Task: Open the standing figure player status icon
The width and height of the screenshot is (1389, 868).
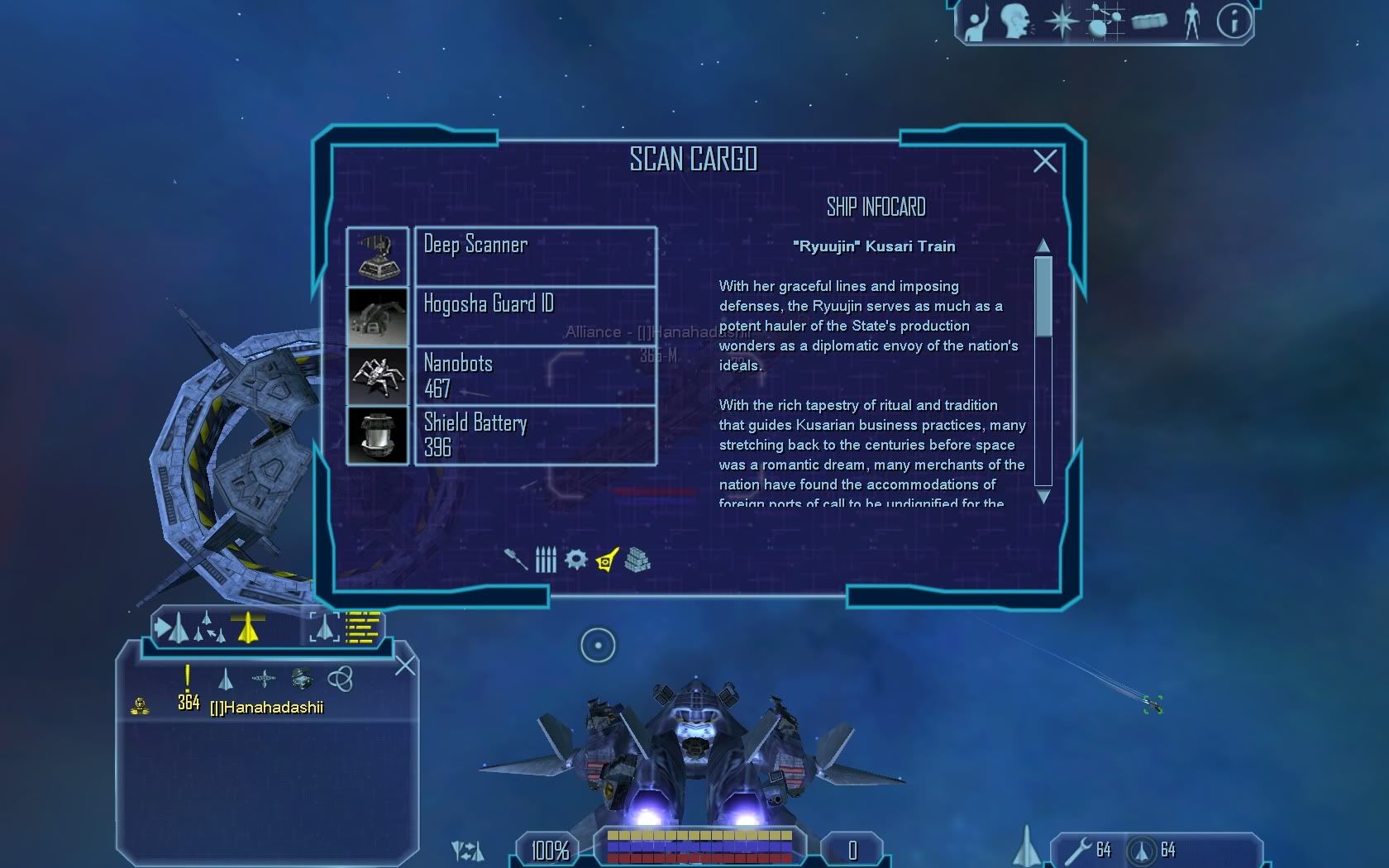Action: click(1191, 21)
